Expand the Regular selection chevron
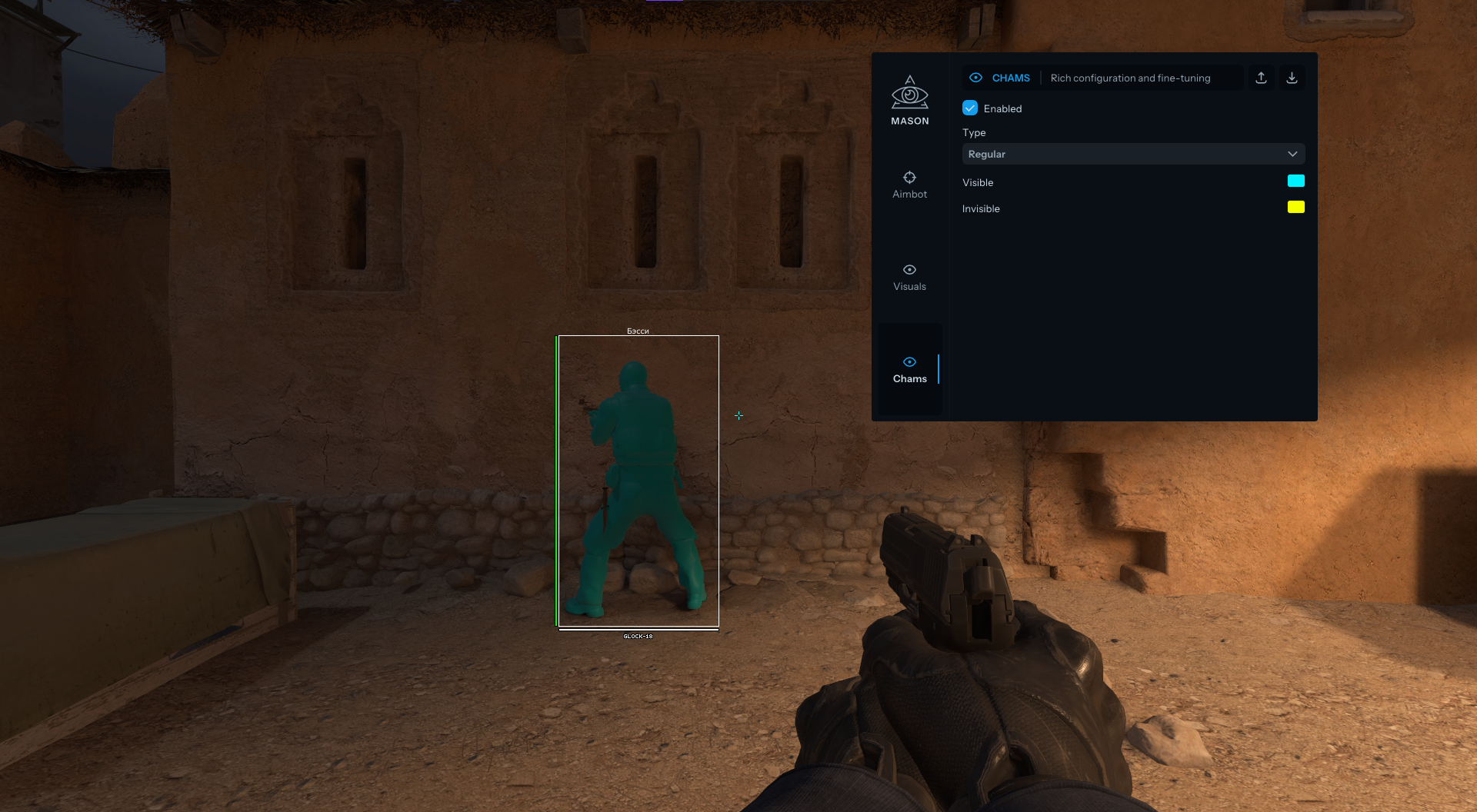Viewport: 1477px width, 812px height. tap(1293, 154)
